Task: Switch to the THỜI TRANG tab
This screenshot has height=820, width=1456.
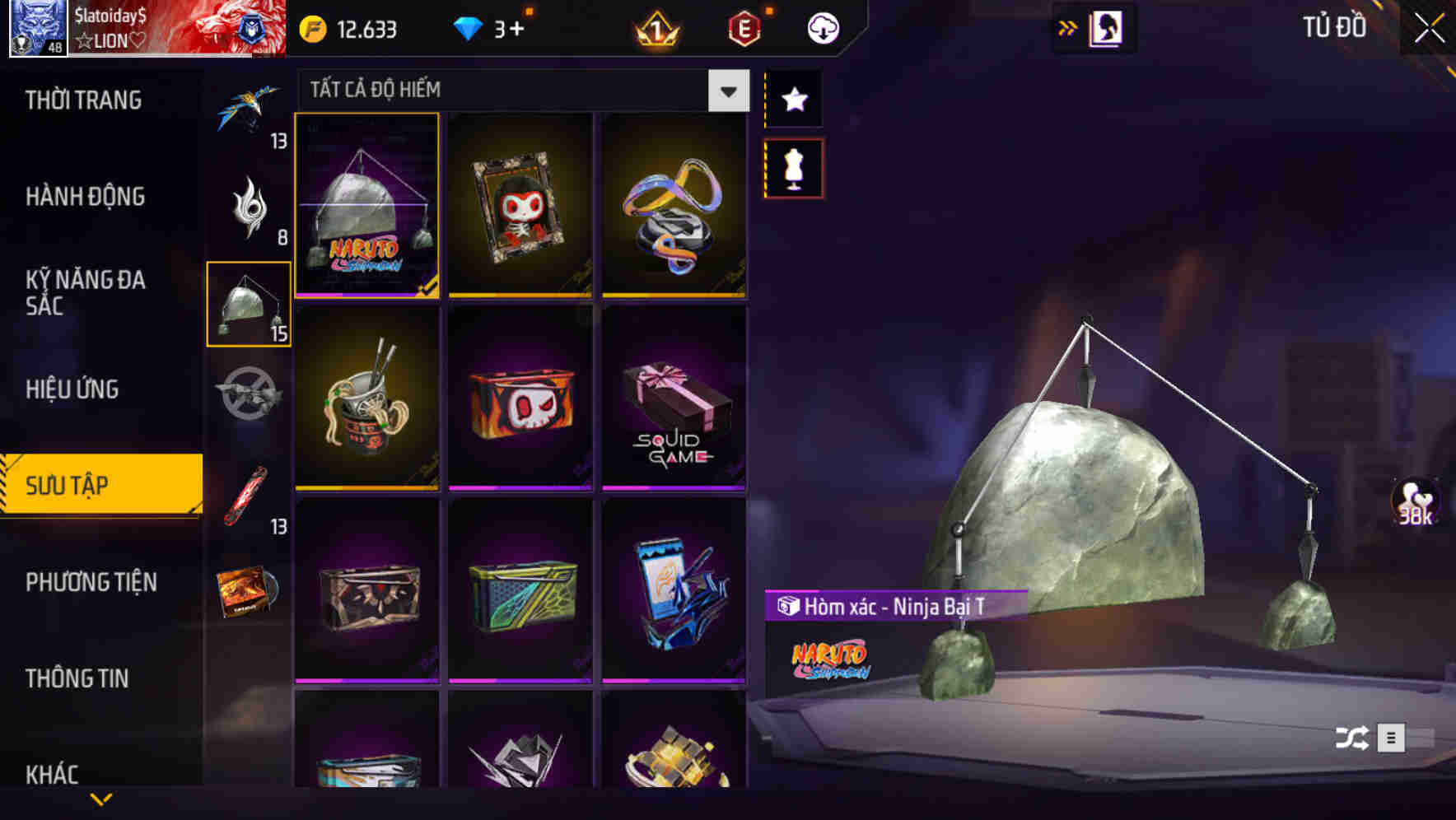Action: [x=82, y=99]
